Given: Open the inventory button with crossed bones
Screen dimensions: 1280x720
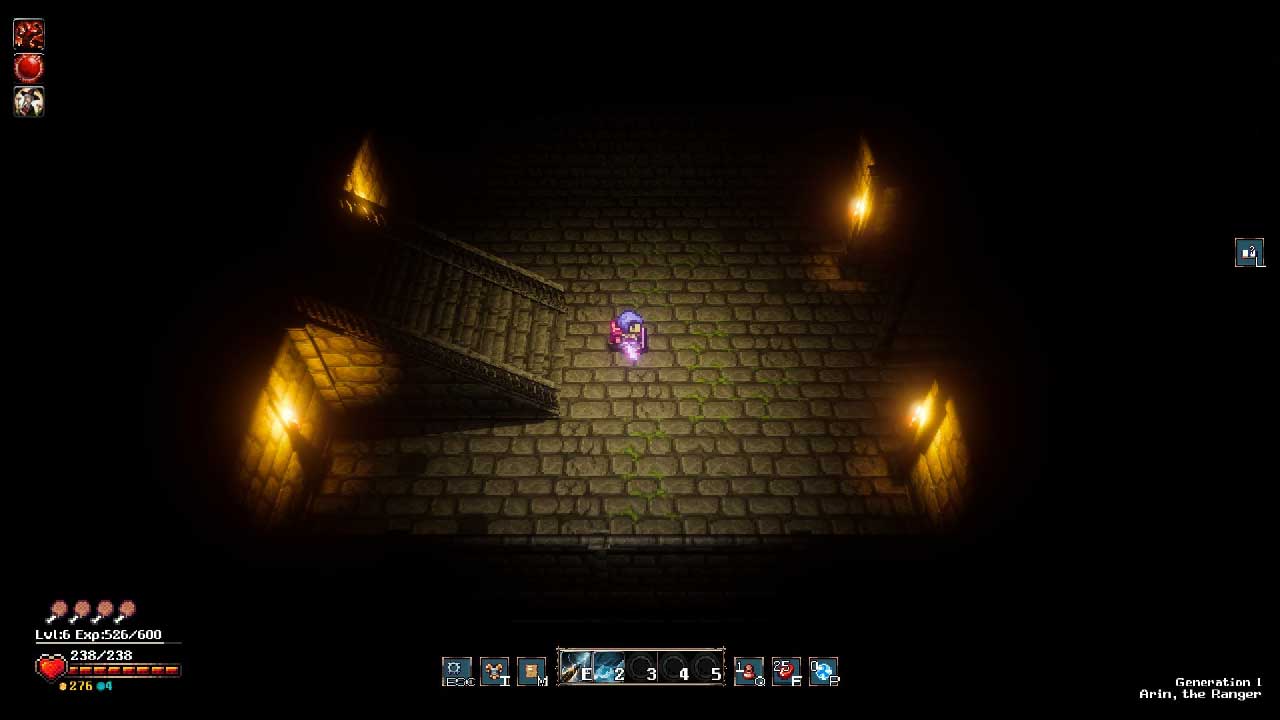Looking at the screenshot, I should [494, 670].
